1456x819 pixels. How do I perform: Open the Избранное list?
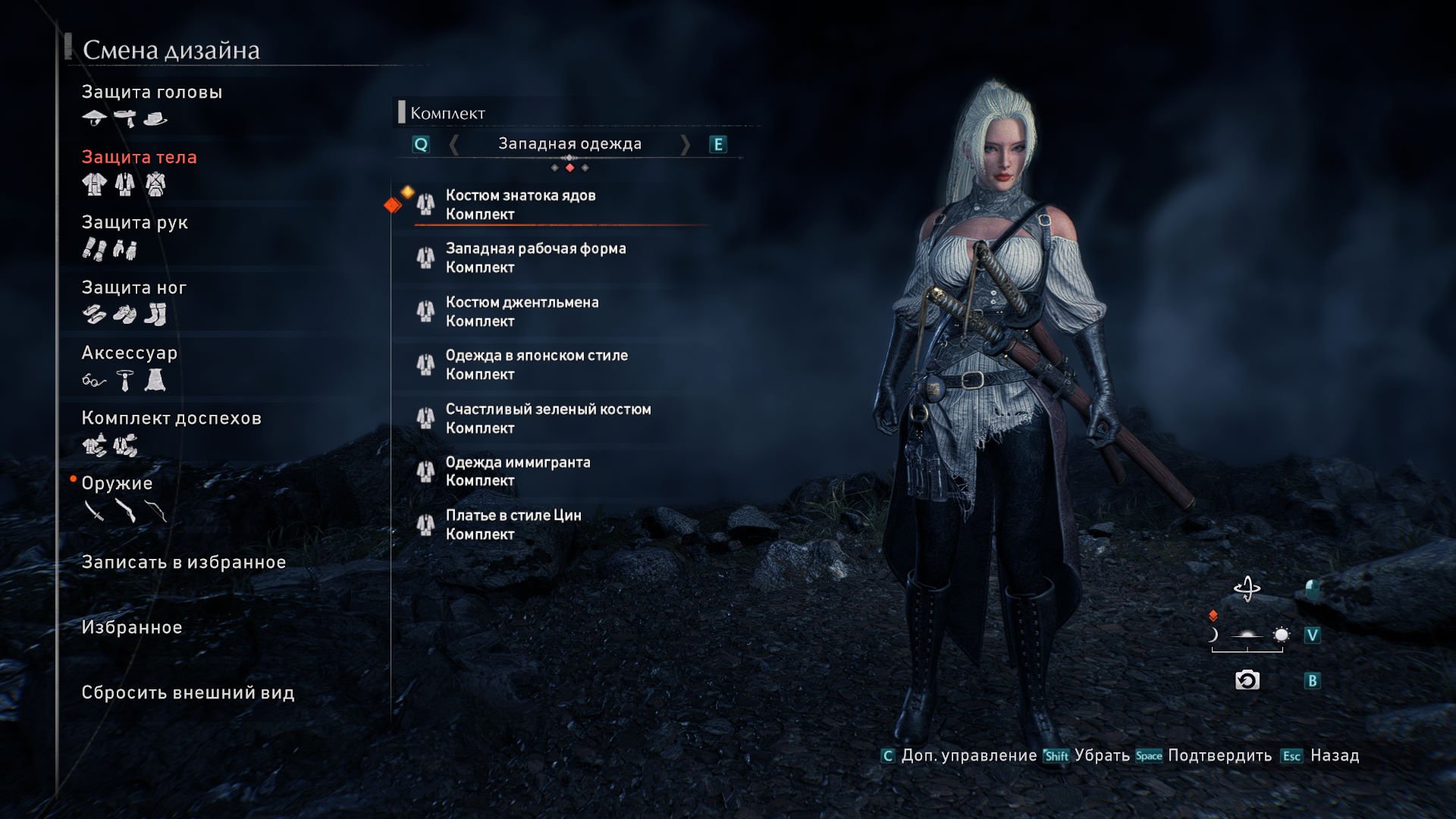tap(131, 628)
